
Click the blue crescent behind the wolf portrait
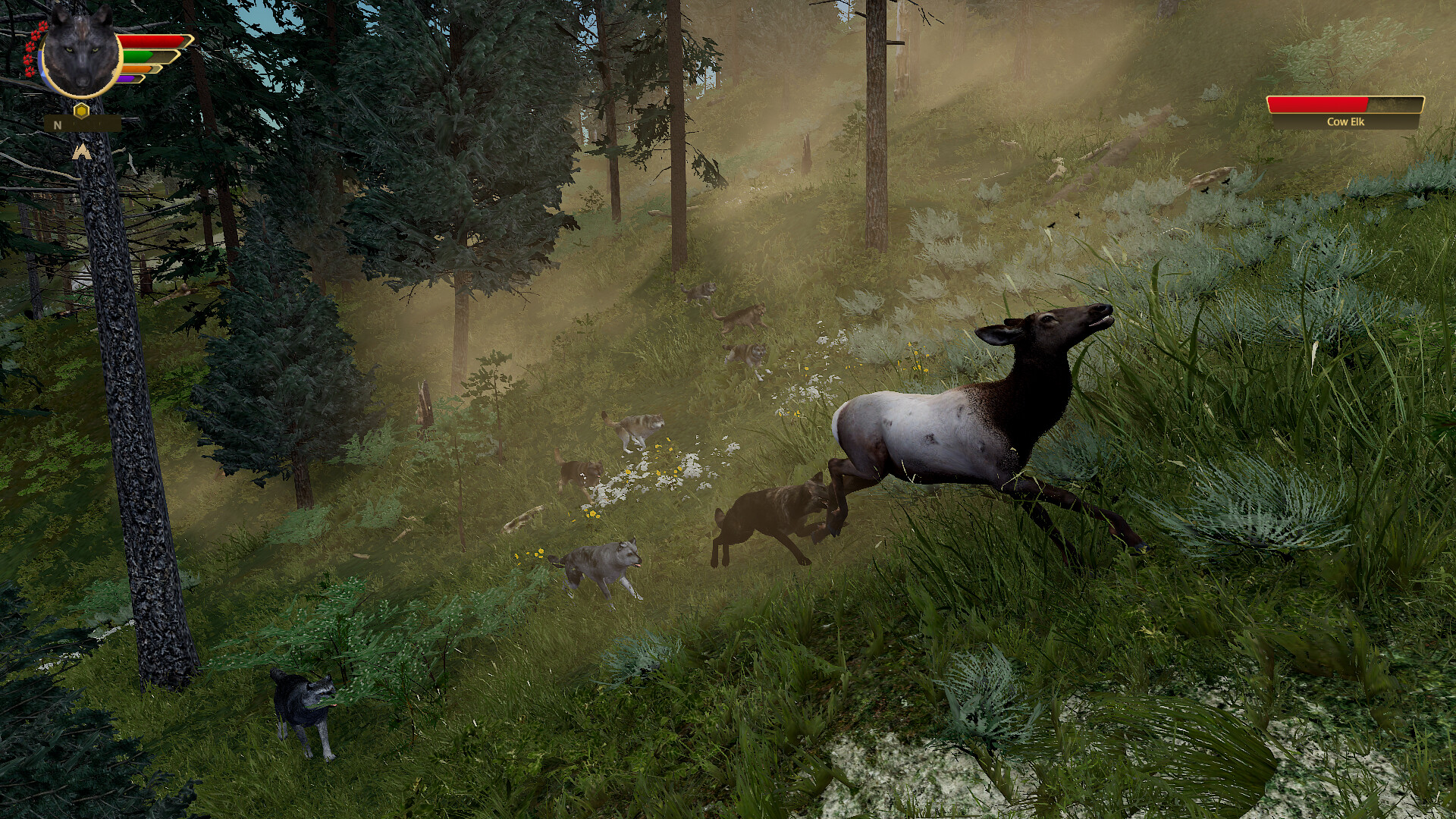[42, 64]
